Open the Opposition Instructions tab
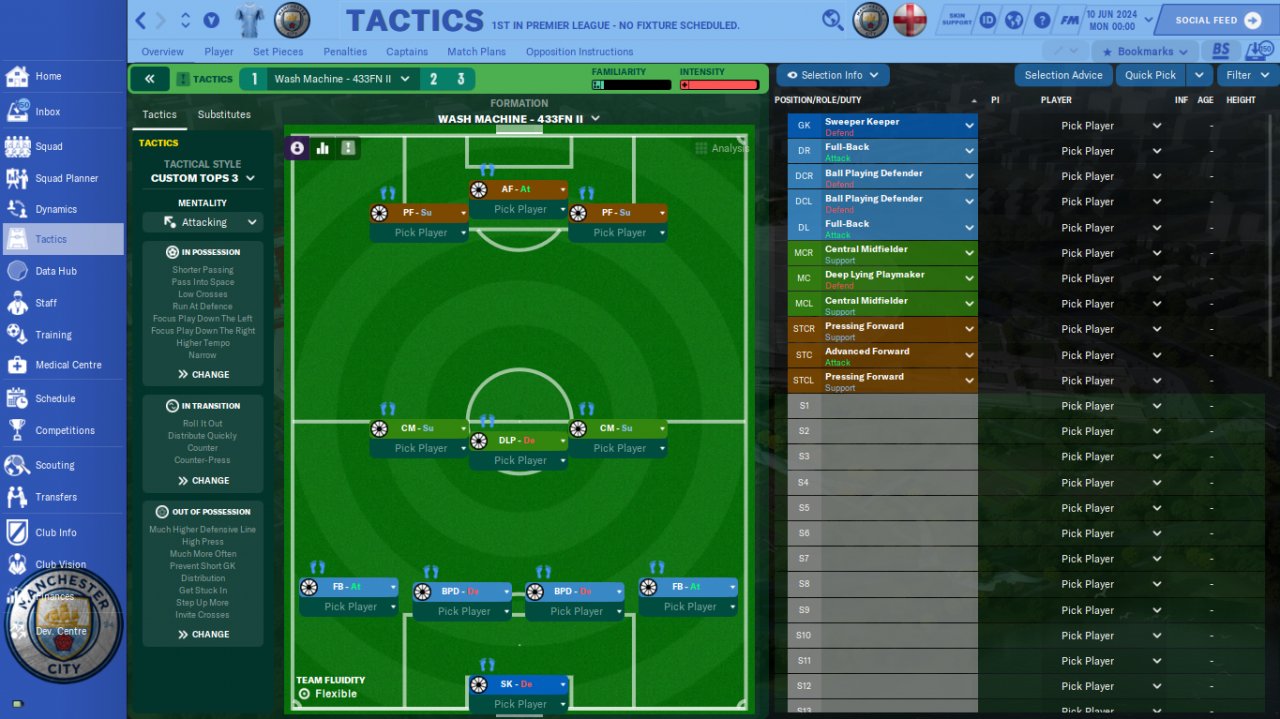The width and height of the screenshot is (1280, 719). (579, 52)
